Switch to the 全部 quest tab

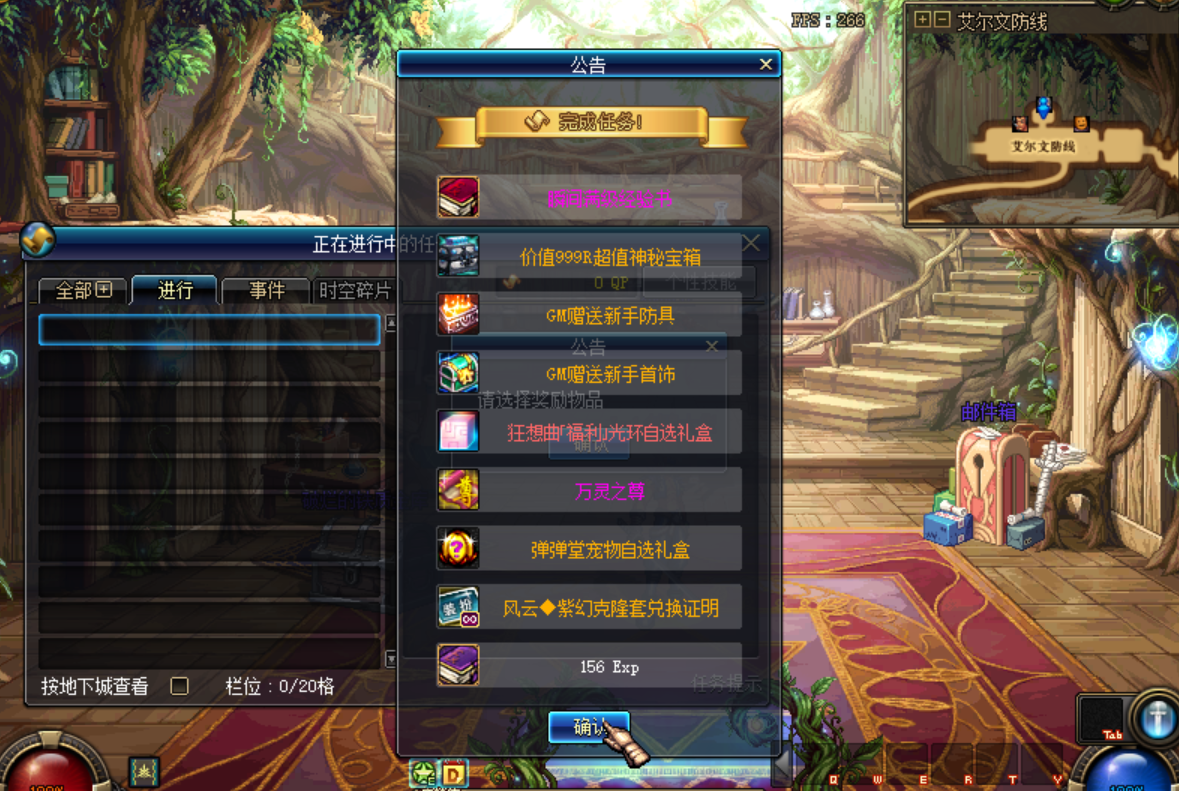(84, 291)
